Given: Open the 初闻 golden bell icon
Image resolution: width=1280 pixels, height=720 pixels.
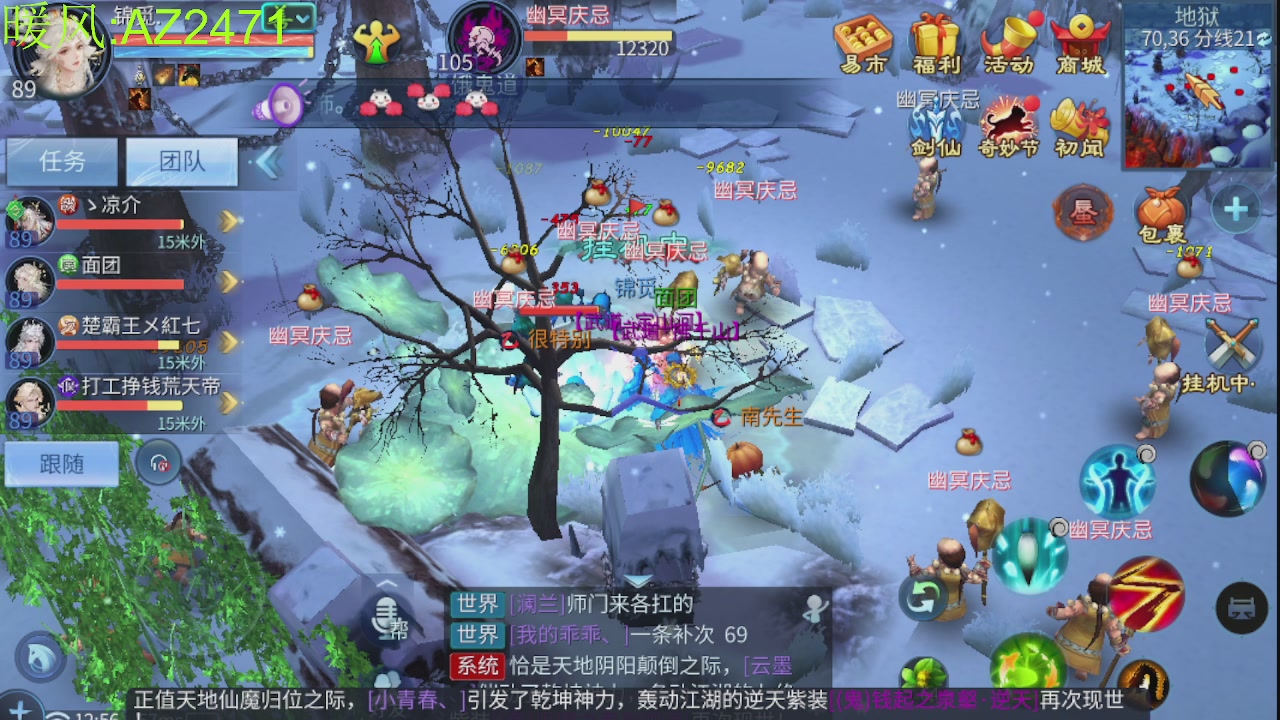Looking at the screenshot, I should click(x=1080, y=120).
